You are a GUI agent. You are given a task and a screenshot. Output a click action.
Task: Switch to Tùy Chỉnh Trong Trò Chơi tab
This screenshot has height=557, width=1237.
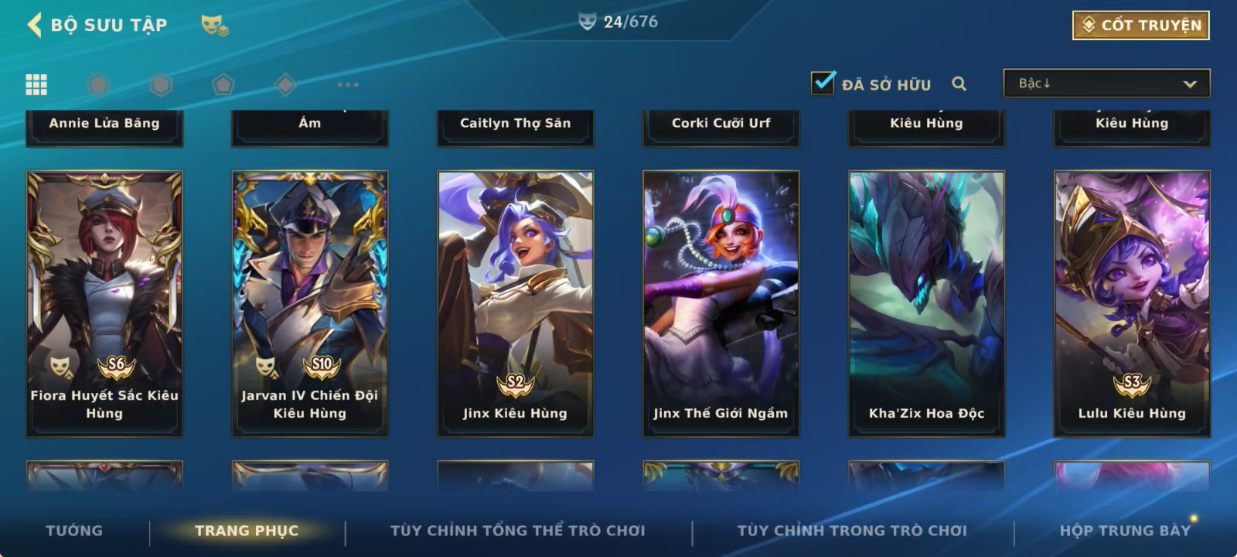click(852, 531)
